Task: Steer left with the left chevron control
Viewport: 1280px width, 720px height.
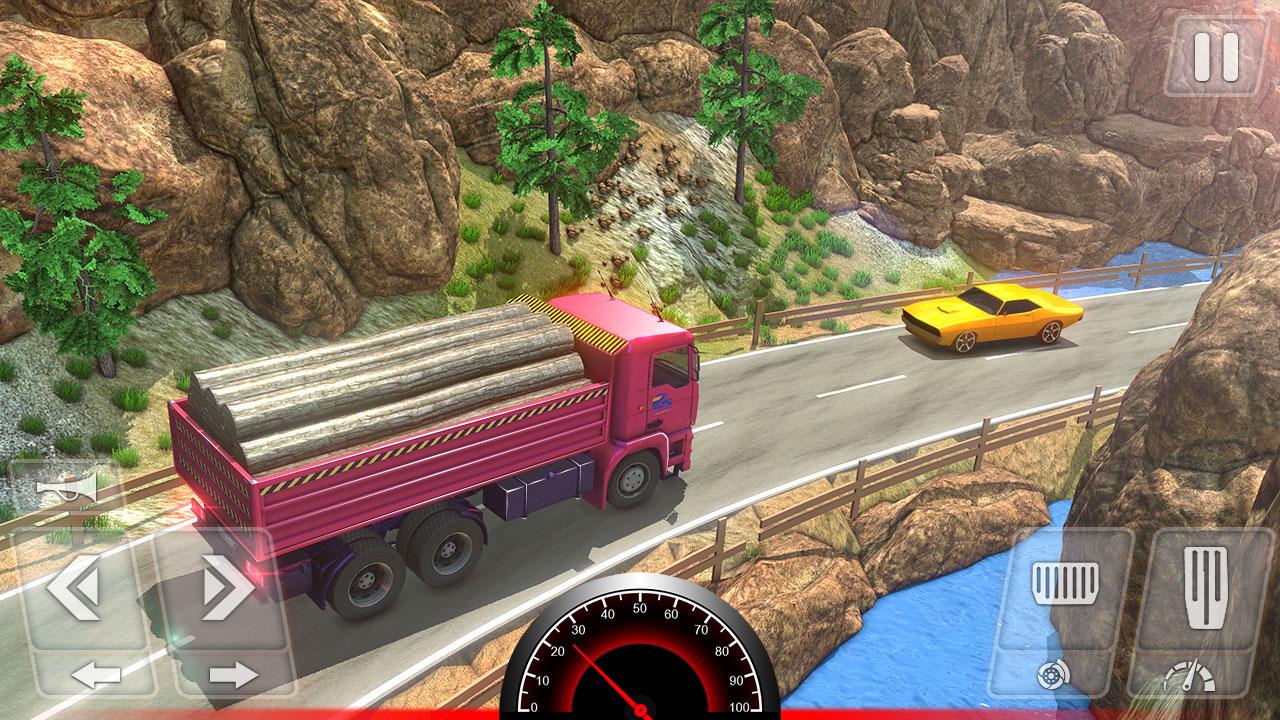Action: coord(78,588)
